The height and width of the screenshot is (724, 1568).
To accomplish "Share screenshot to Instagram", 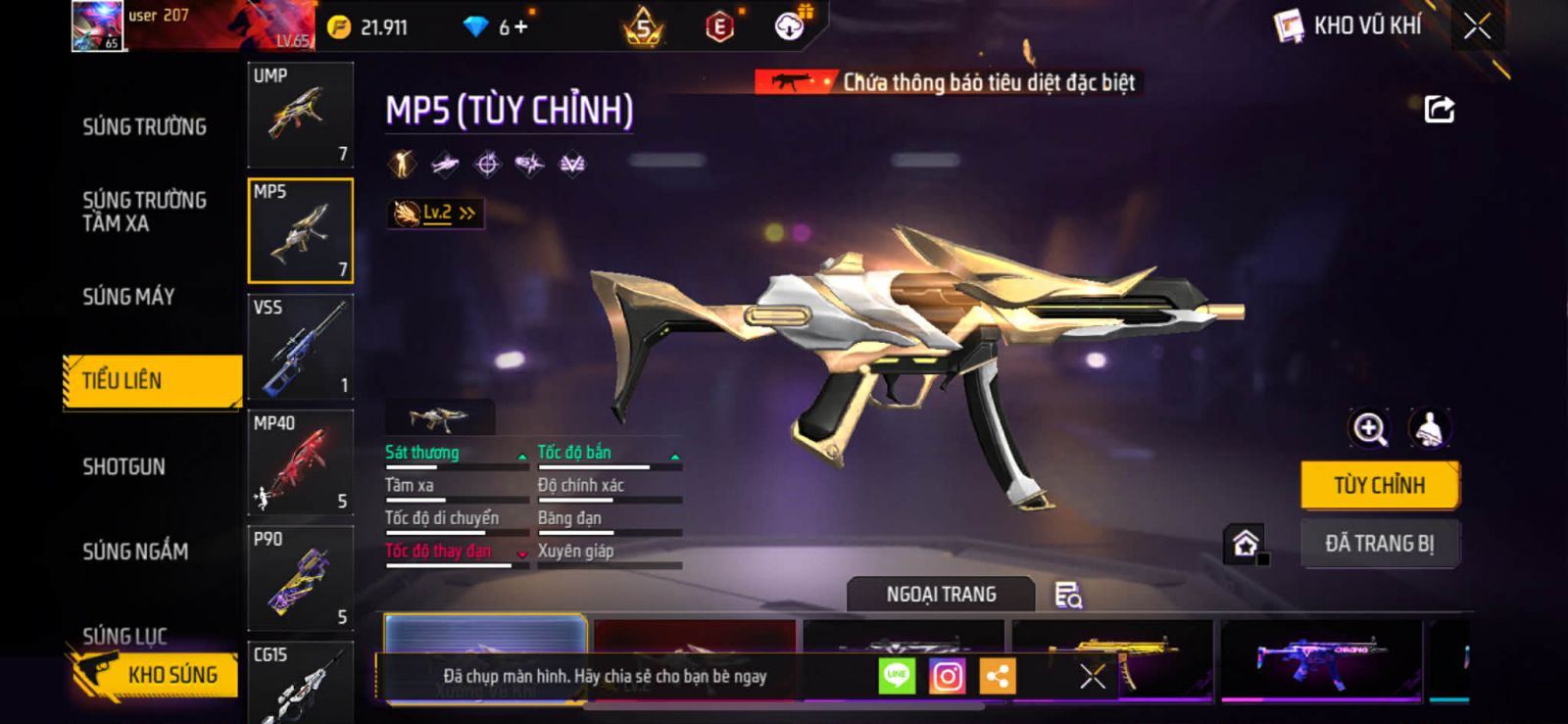I will coord(947,676).
